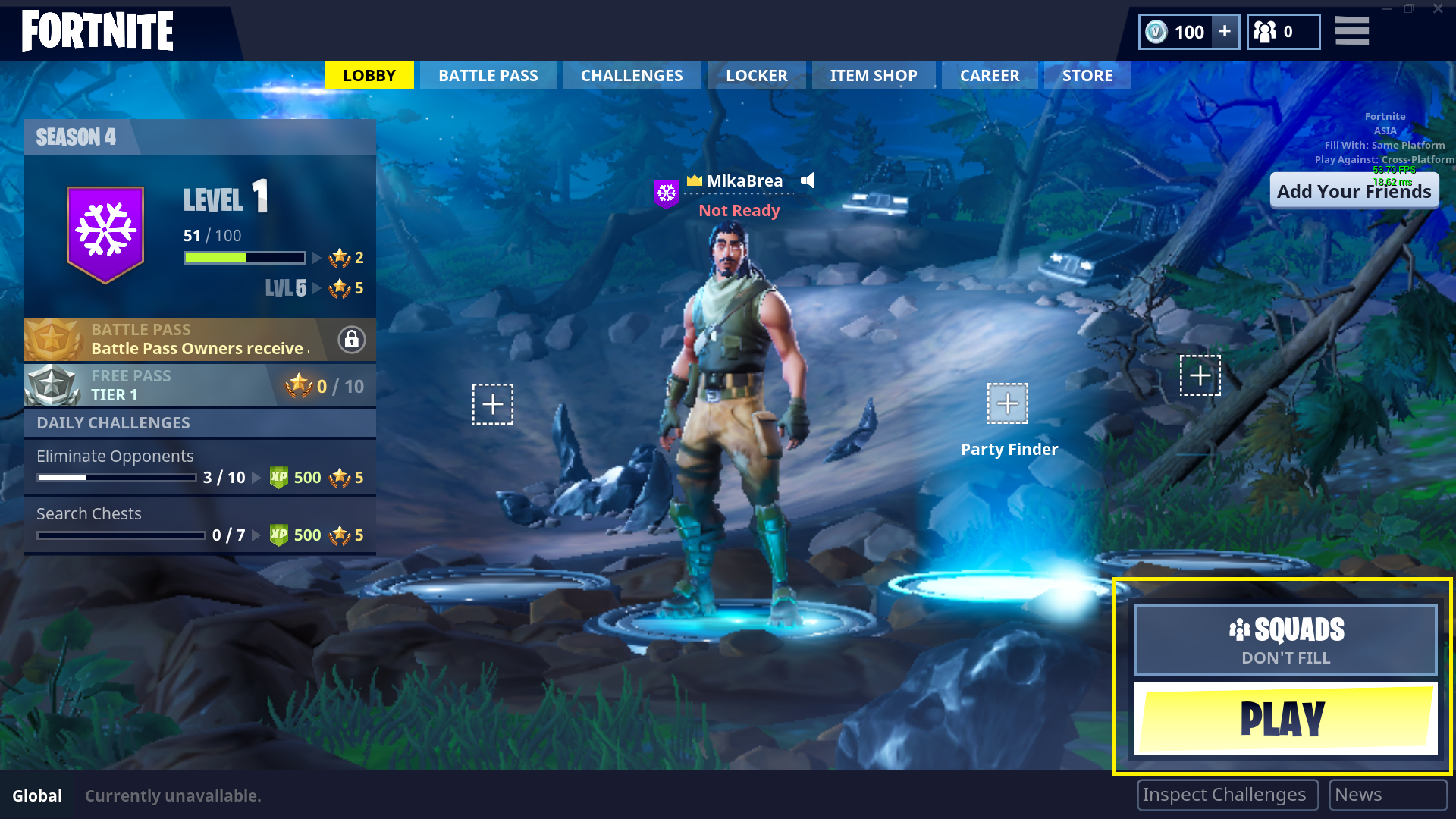Switch to the ITEM SHOP tab
Screen dimensions: 1456x819
(874, 74)
